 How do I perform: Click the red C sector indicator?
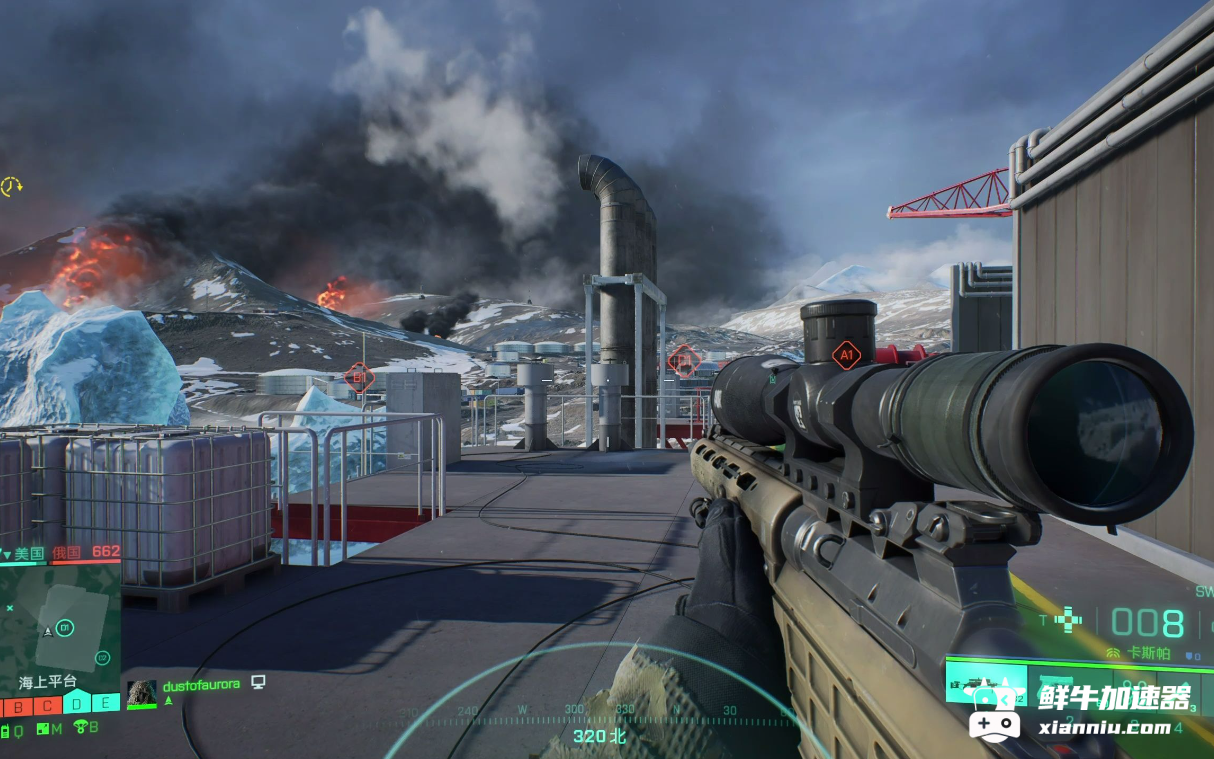pyautogui.click(x=47, y=705)
